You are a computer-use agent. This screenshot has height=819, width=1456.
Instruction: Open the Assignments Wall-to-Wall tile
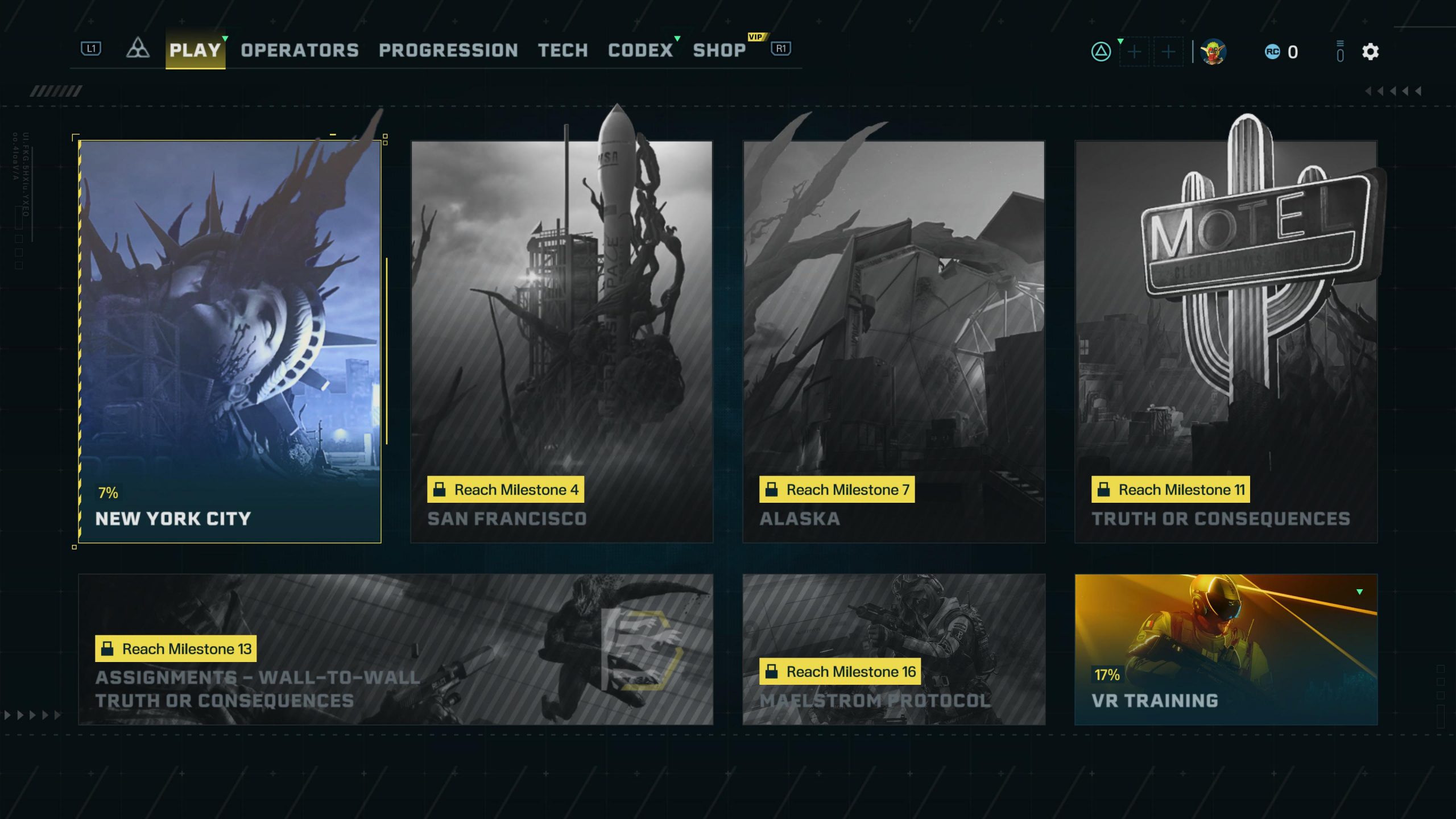pos(395,649)
